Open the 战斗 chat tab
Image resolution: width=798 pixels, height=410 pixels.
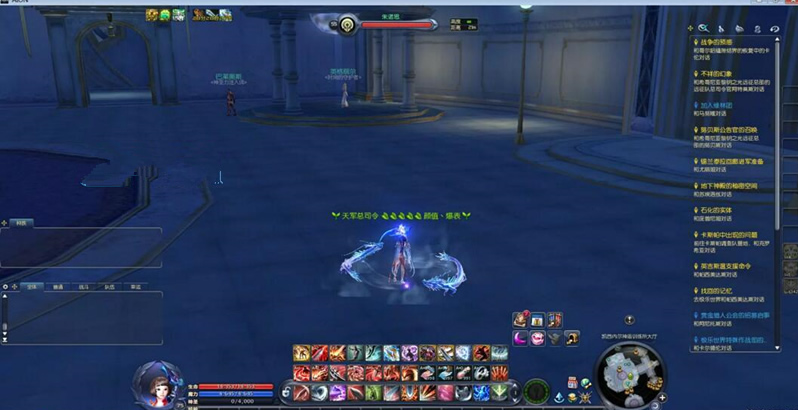click(x=84, y=286)
